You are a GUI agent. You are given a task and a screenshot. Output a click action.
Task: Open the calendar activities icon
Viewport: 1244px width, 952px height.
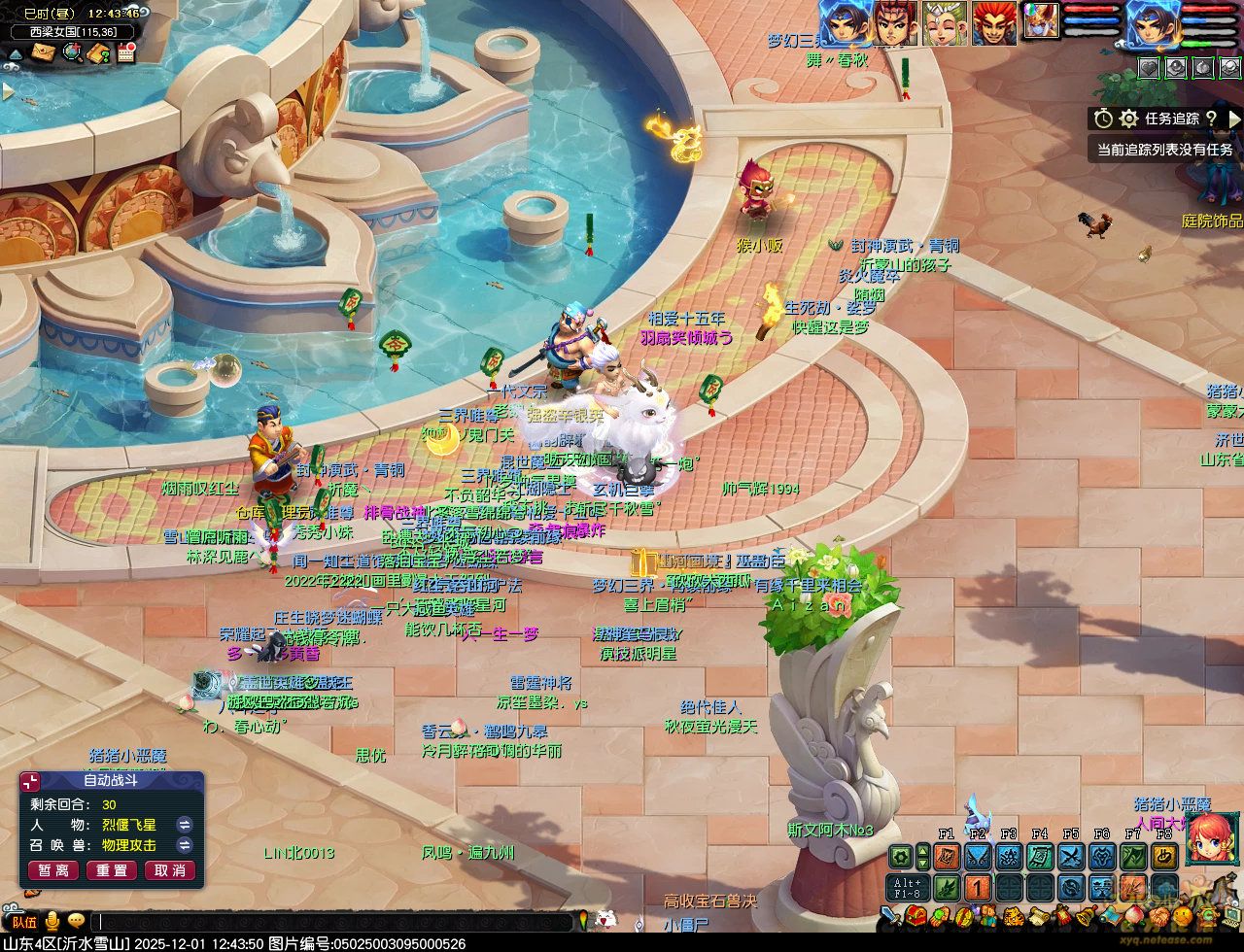coord(125,52)
